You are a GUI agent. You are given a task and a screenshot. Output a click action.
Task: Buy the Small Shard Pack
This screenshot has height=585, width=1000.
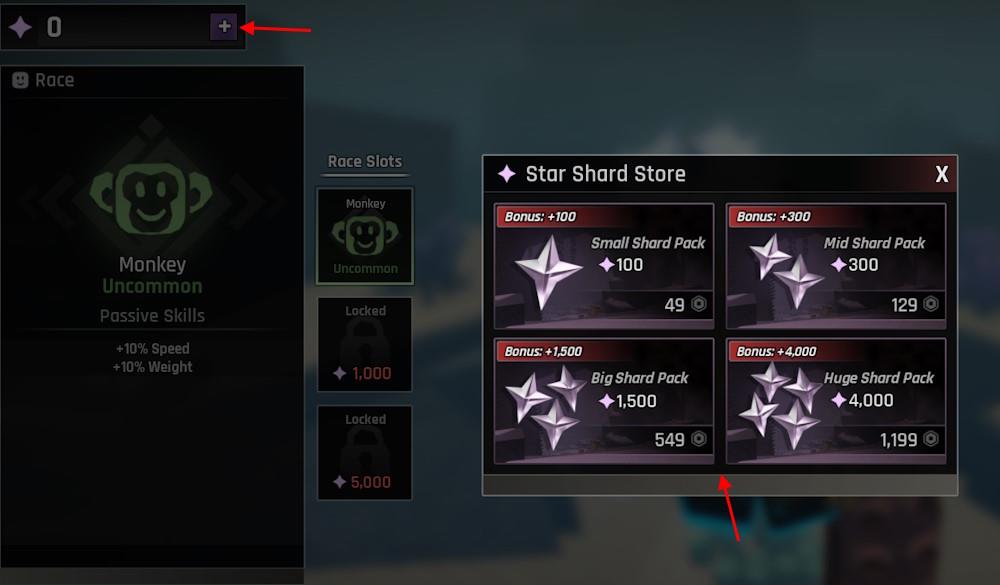604,264
